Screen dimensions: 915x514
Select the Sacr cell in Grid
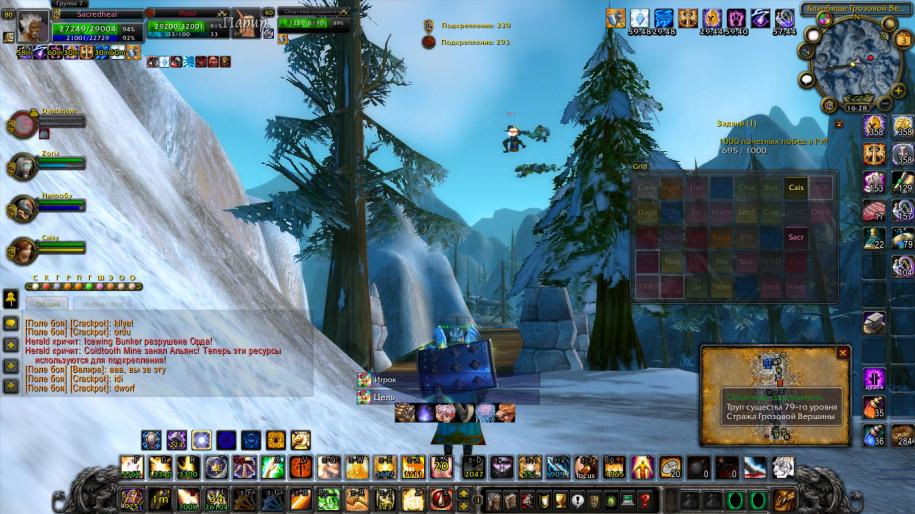[x=796, y=237]
